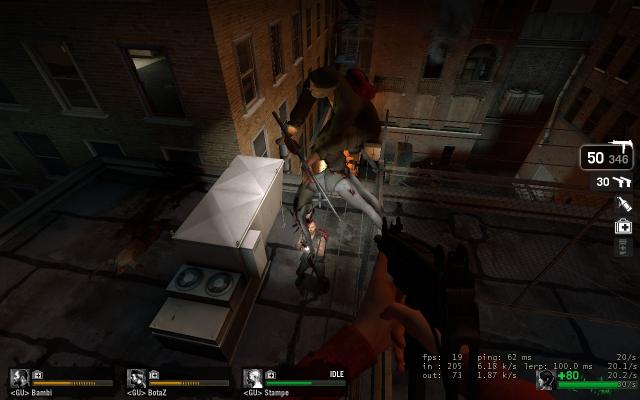
Task: Select the first aid kit slot
Action: coord(622,226)
